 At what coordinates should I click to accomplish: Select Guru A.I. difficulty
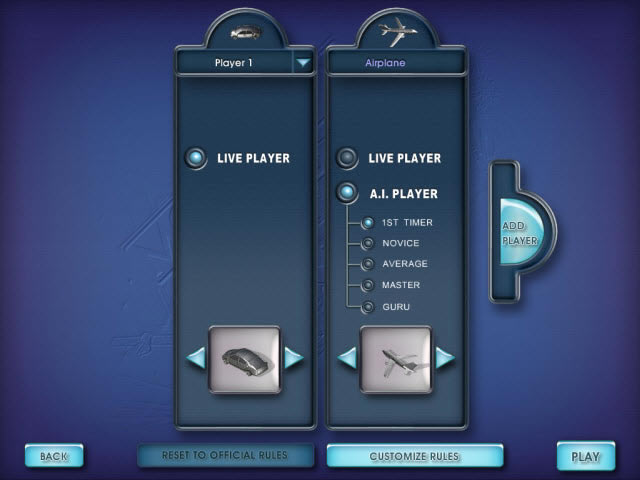(368, 307)
